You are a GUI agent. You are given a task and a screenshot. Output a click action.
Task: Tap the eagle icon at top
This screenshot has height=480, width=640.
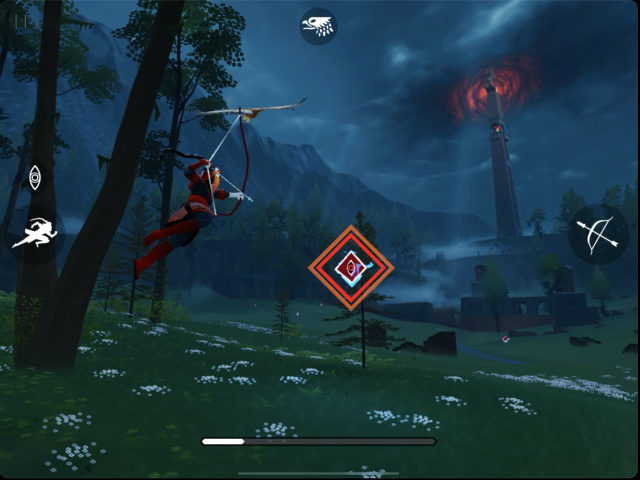(x=319, y=26)
